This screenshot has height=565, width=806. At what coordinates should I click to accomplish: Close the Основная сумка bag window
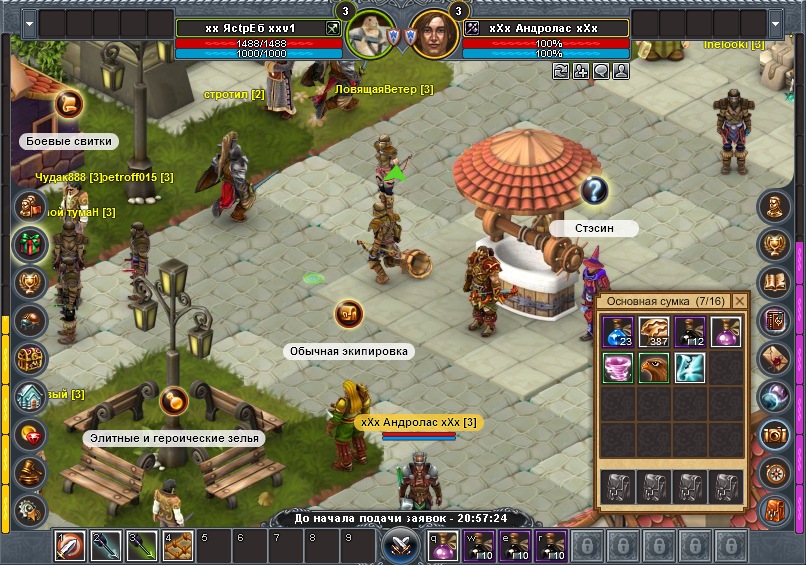coord(740,301)
